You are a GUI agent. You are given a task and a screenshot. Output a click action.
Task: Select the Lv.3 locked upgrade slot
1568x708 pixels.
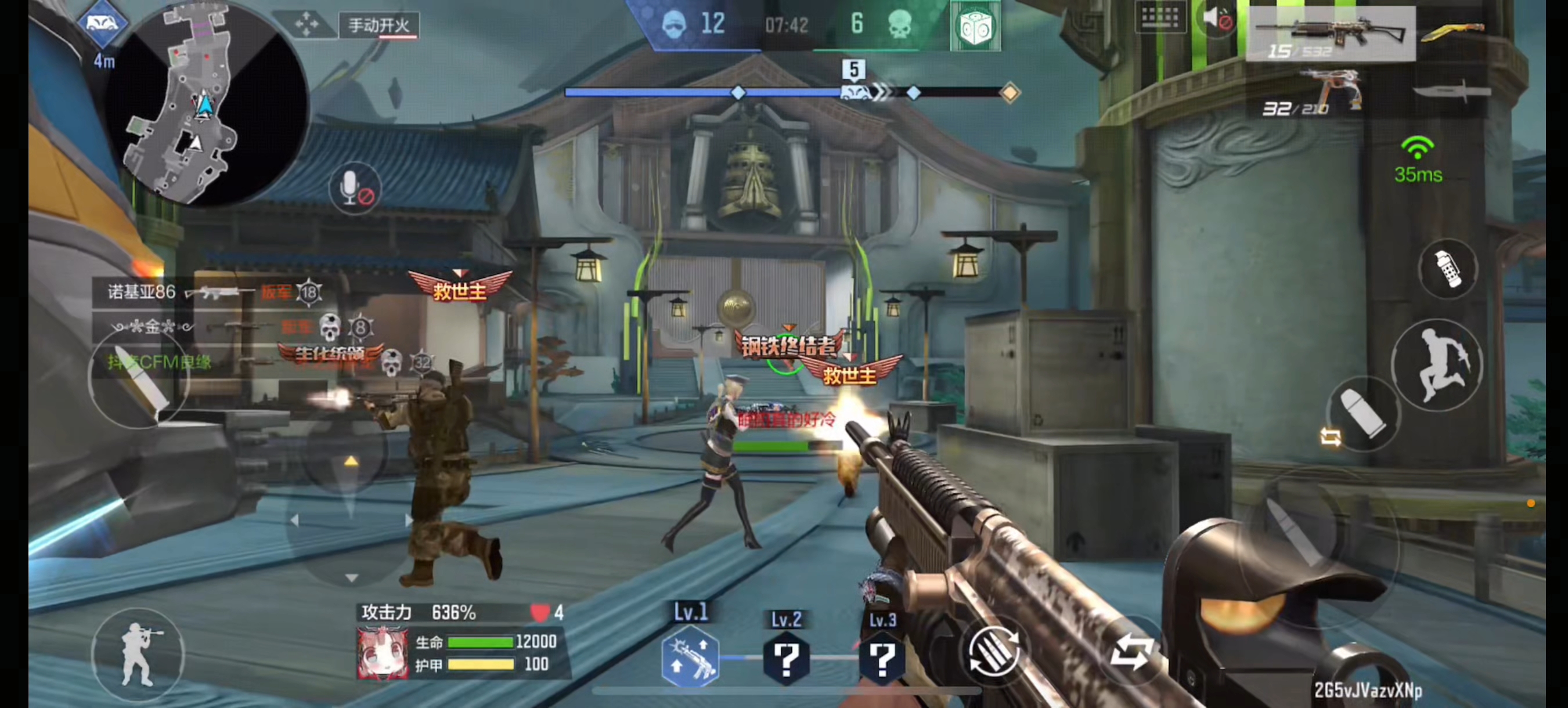[882, 658]
